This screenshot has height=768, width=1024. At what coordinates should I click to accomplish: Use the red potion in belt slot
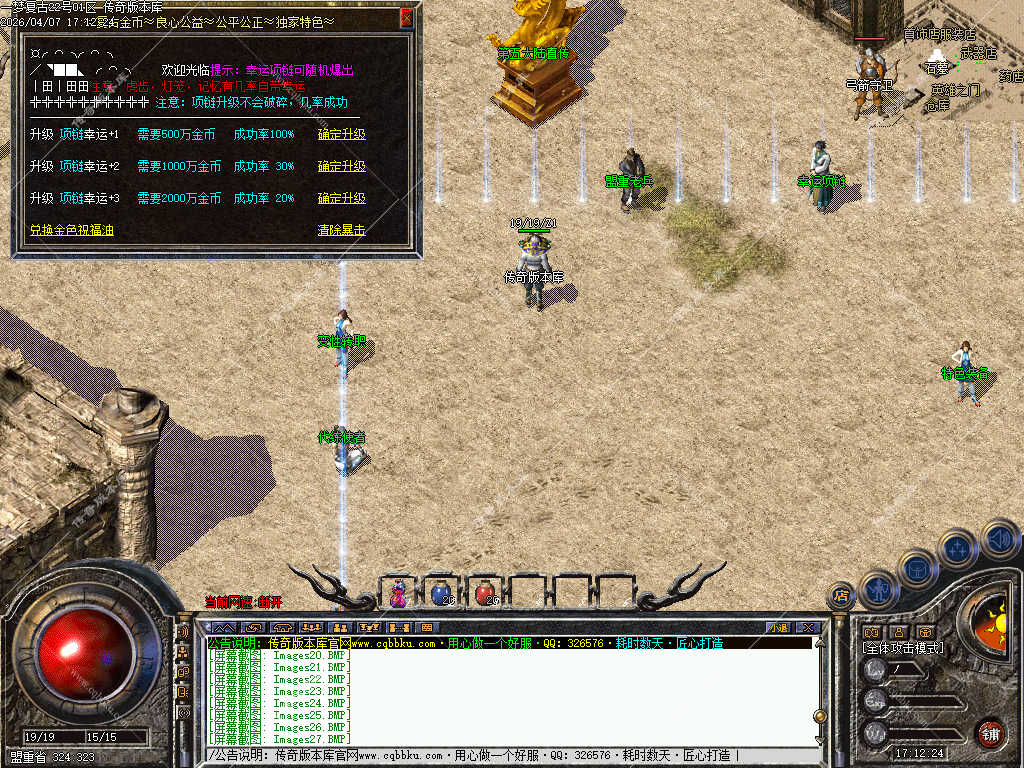(x=485, y=593)
